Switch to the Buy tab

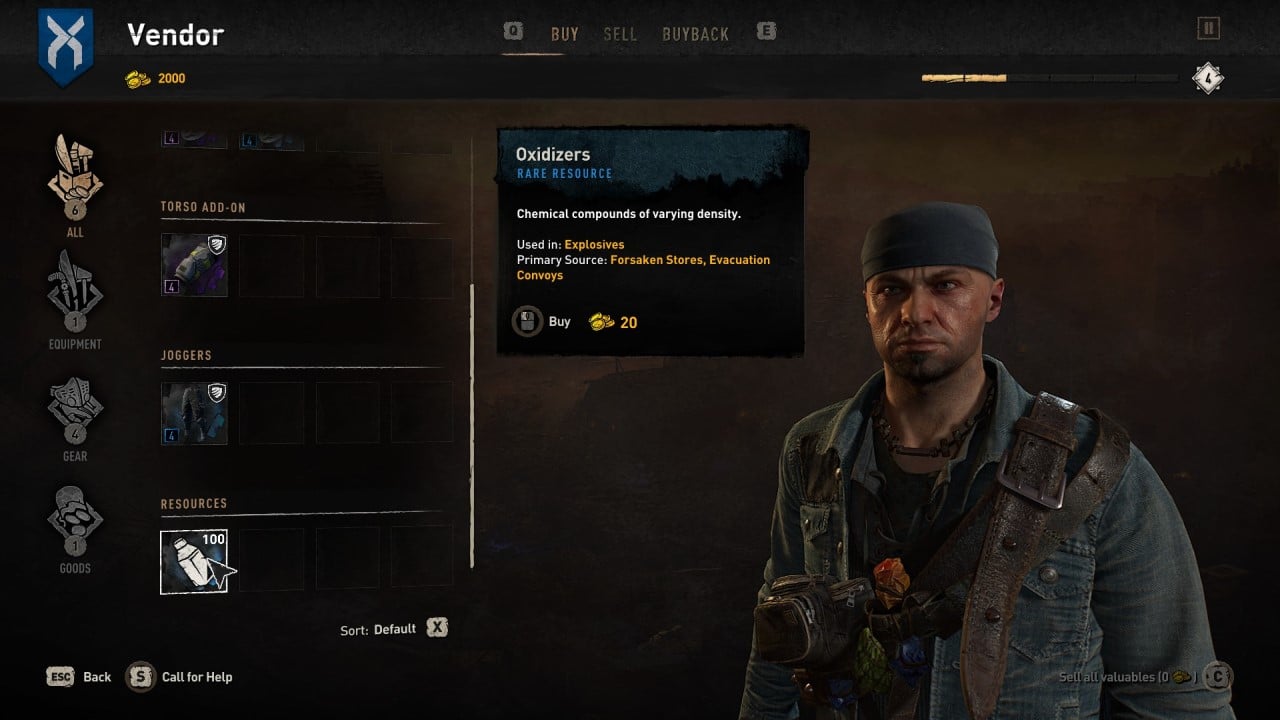[x=564, y=34]
